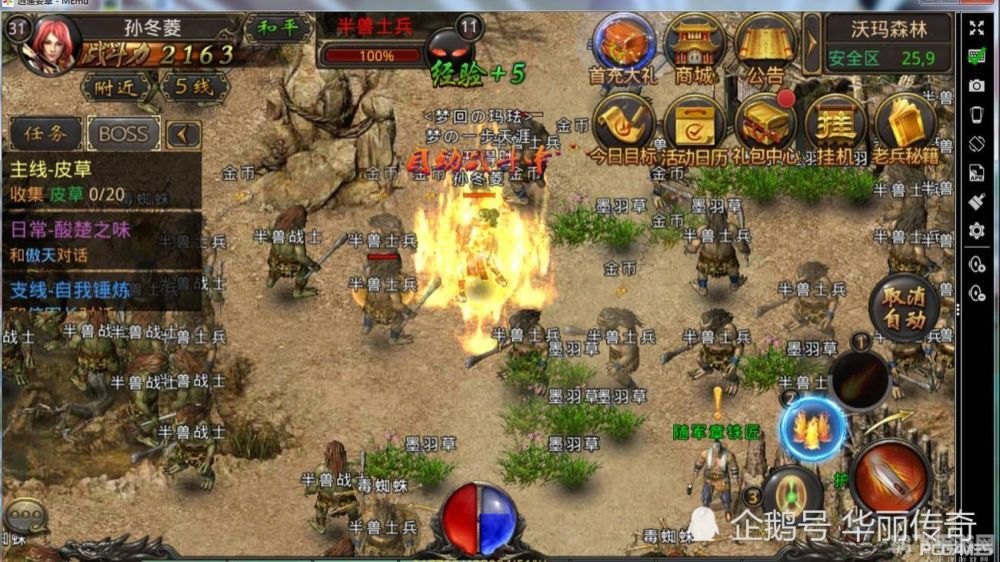The width and height of the screenshot is (1000, 562).
Task: Activate the main sword attack skill
Action: tap(890, 480)
